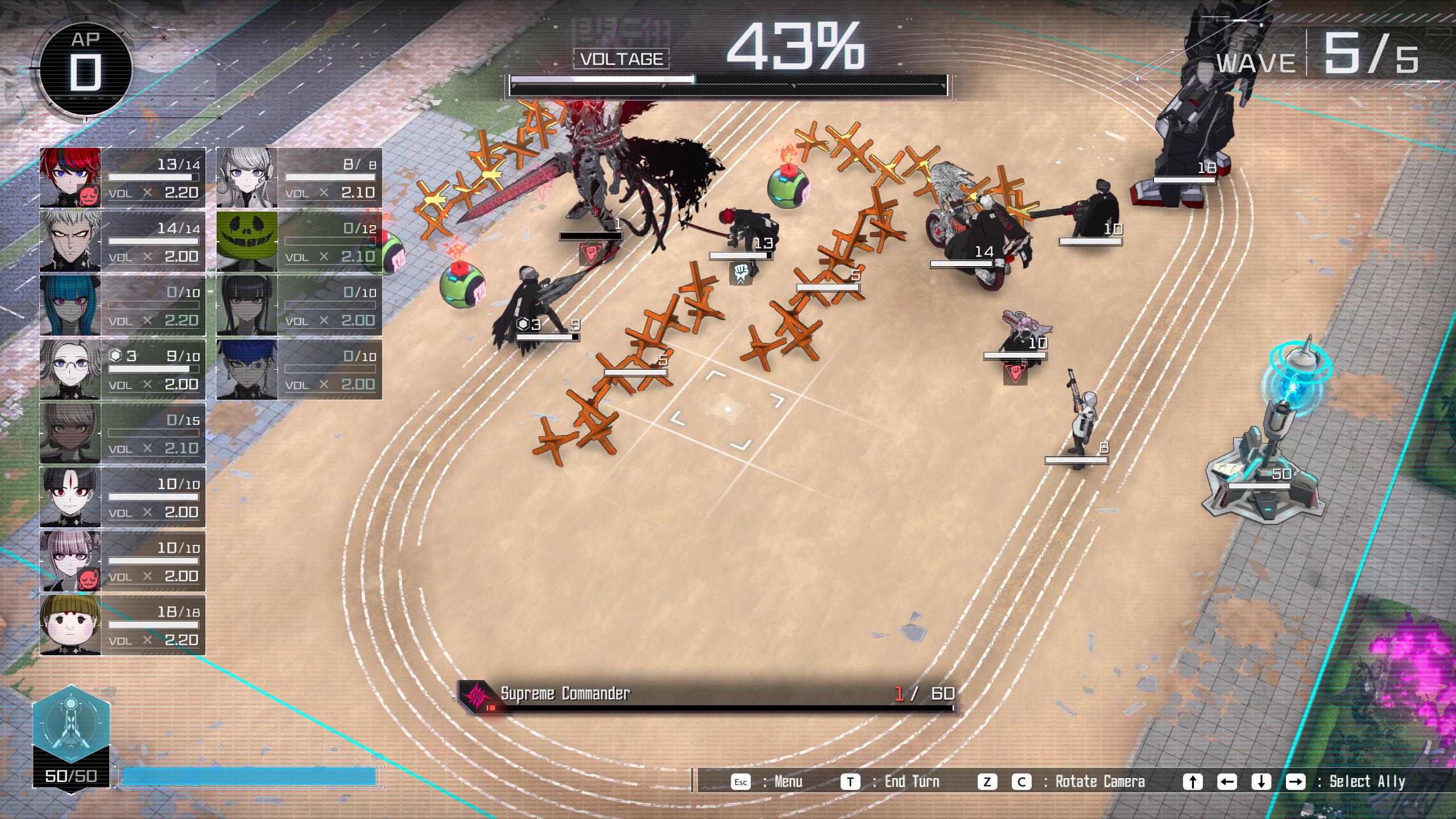Select the long black-haired ally with 0/10 HP
The image size is (1456, 819).
[x=247, y=305]
